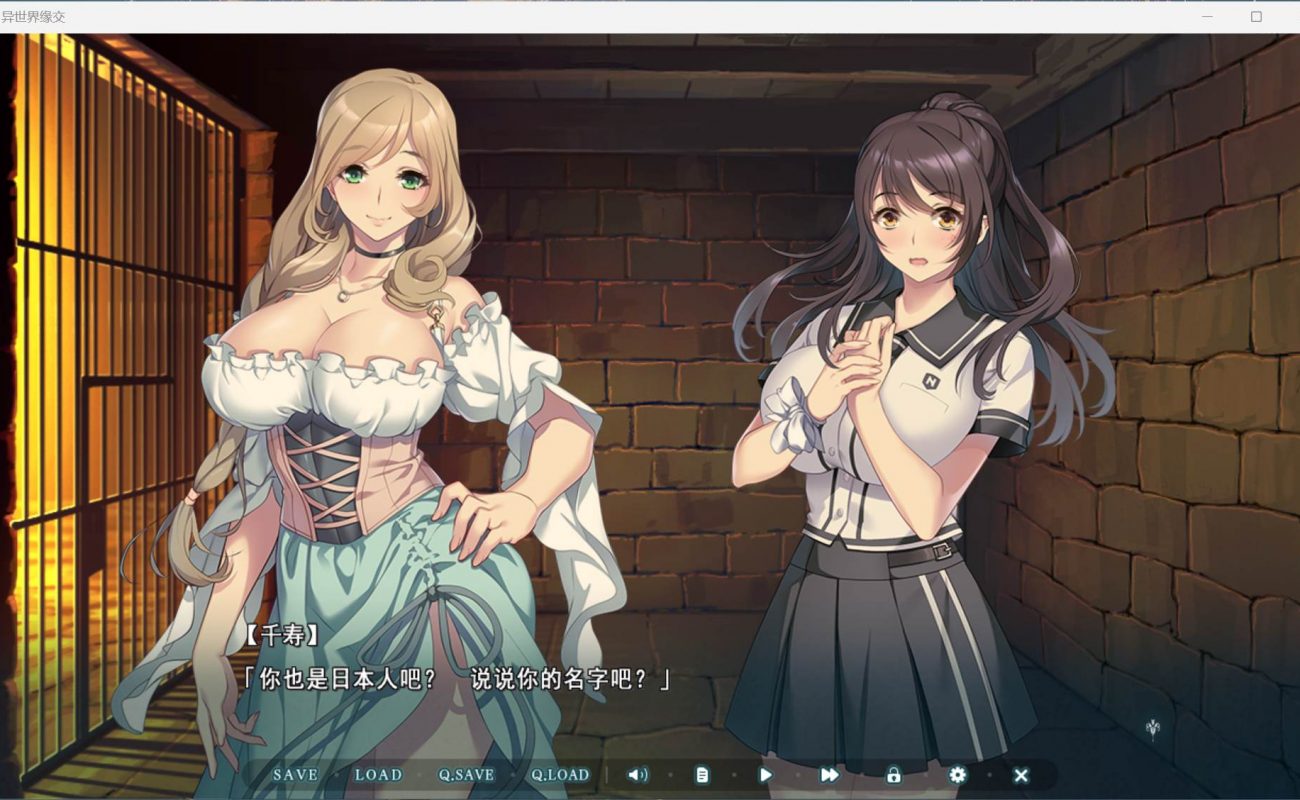Viewport: 1300px width, 800px height.
Task: Maximize the game window
Action: (1257, 16)
